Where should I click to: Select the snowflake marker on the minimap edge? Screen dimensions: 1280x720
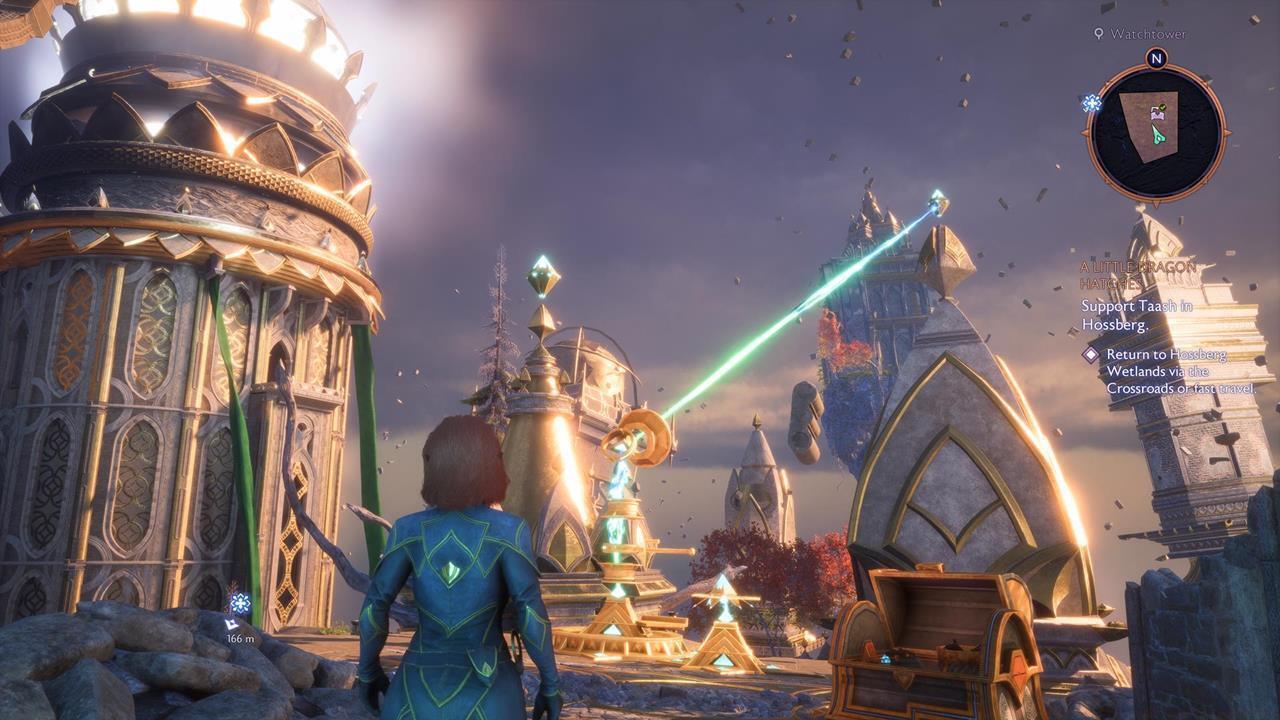(1091, 103)
